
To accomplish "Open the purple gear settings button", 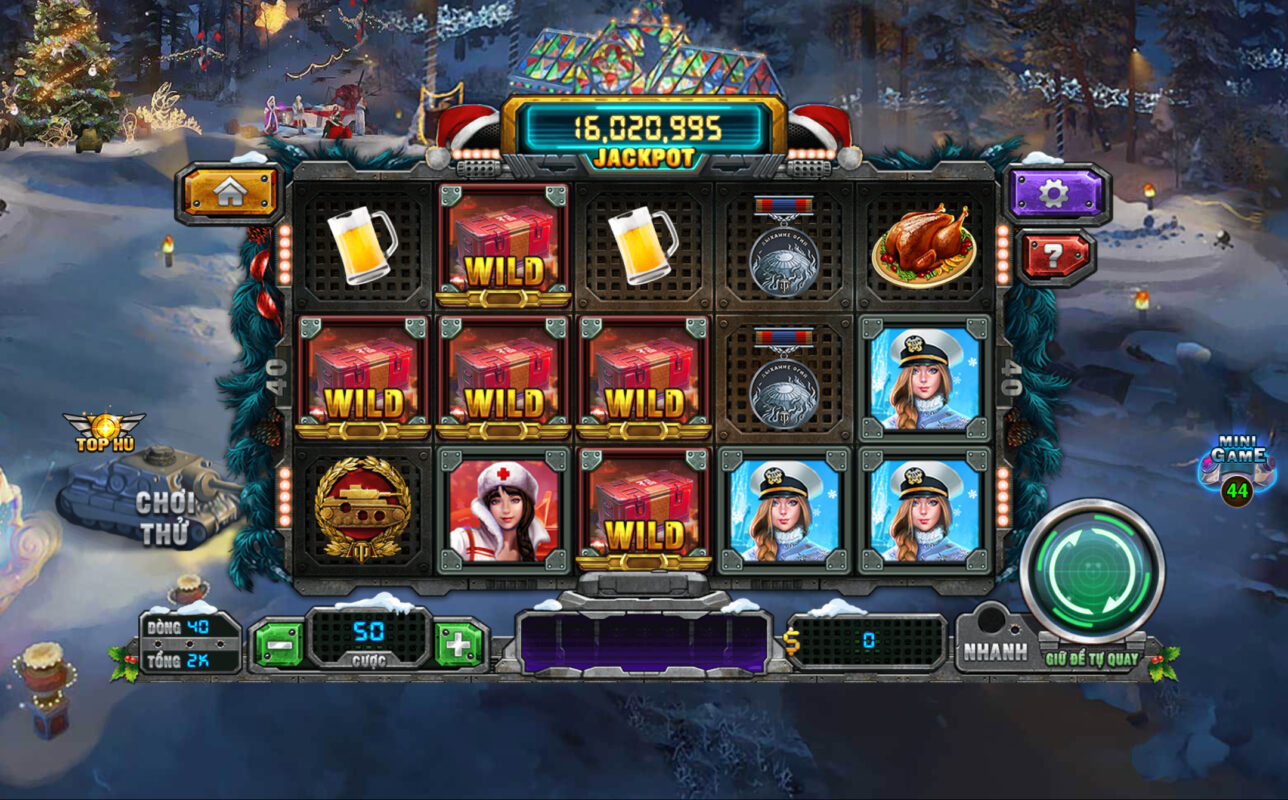I will [1055, 192].
